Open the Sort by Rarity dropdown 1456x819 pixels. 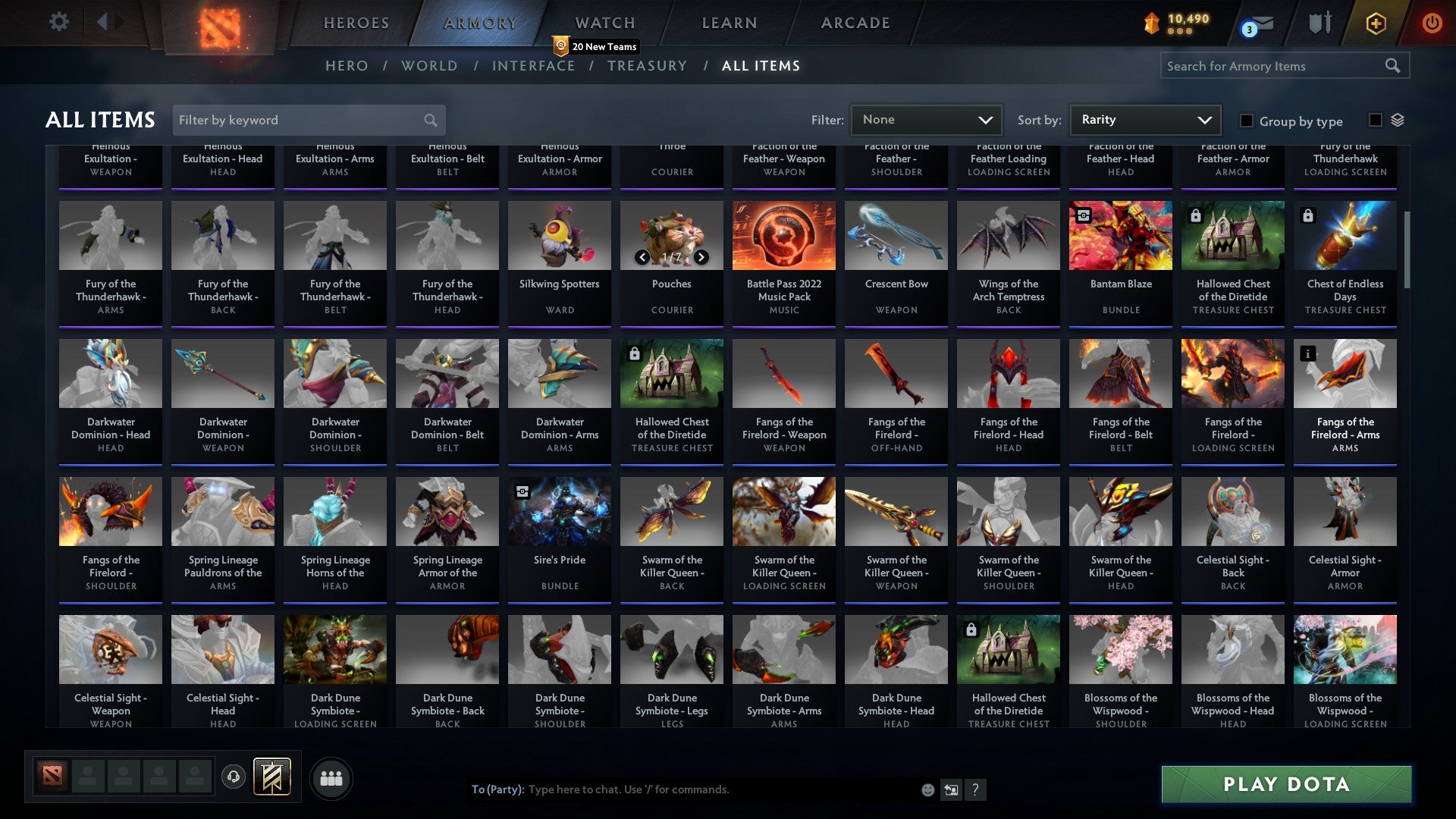1144,119
